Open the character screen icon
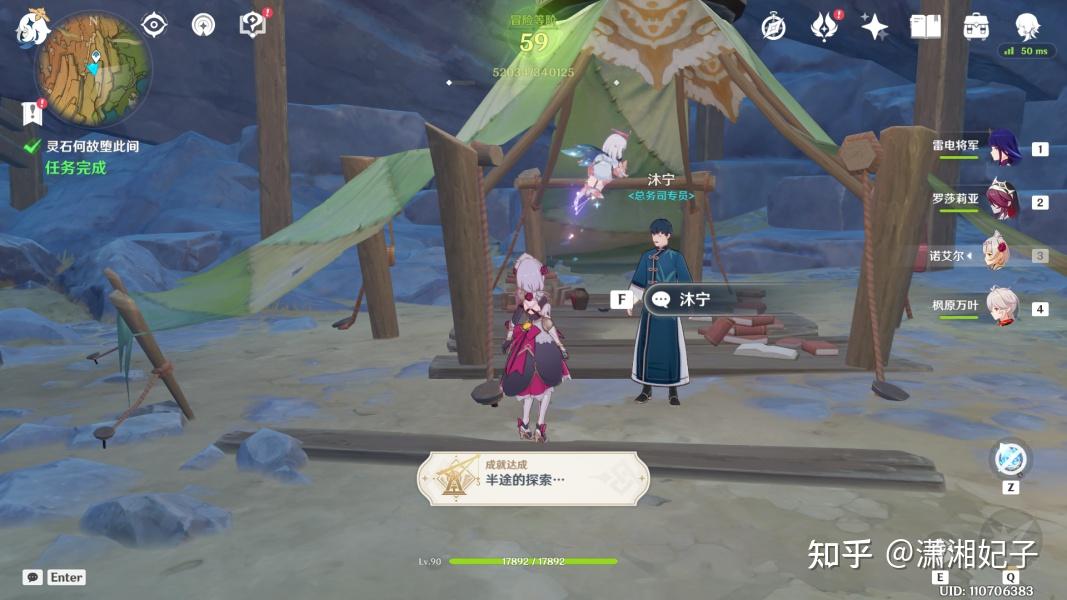The height and width of the screenshot is (600, 1067). pyautogui.click(x=1027, y=27)
